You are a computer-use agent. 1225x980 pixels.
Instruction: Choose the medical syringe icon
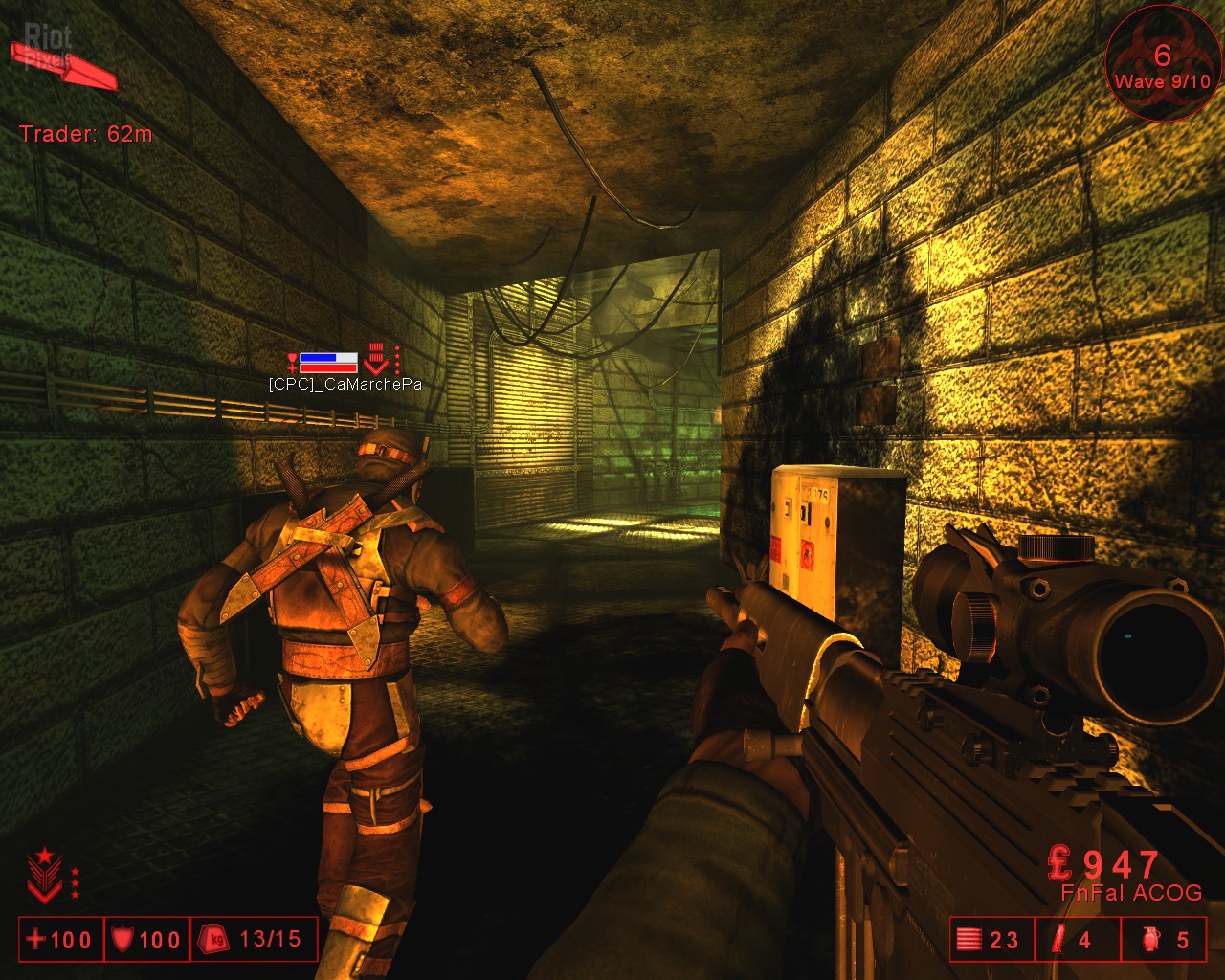coord(1058,940)
